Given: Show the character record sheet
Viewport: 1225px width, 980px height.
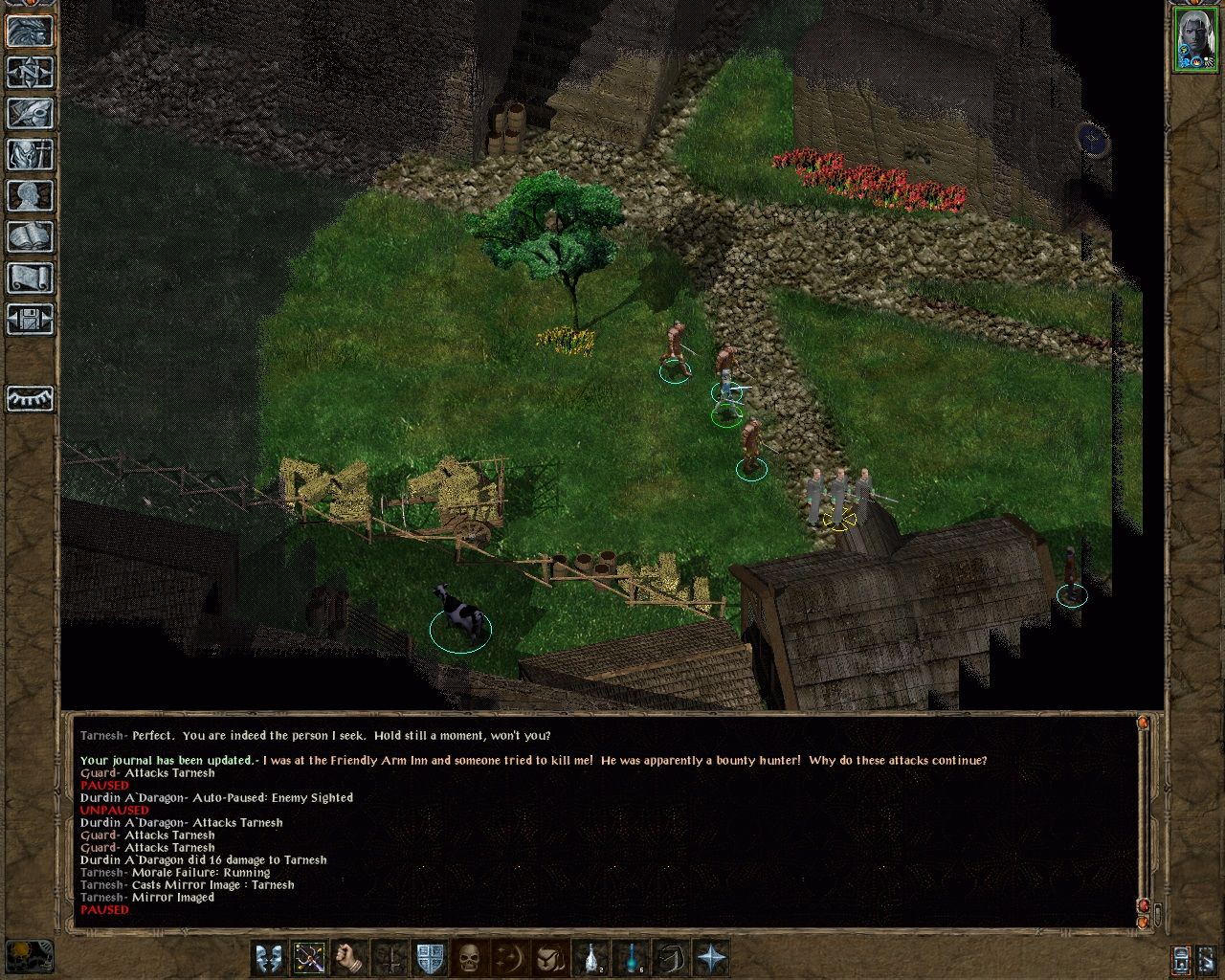Looking at the screenshot, I should pos(30,195).
